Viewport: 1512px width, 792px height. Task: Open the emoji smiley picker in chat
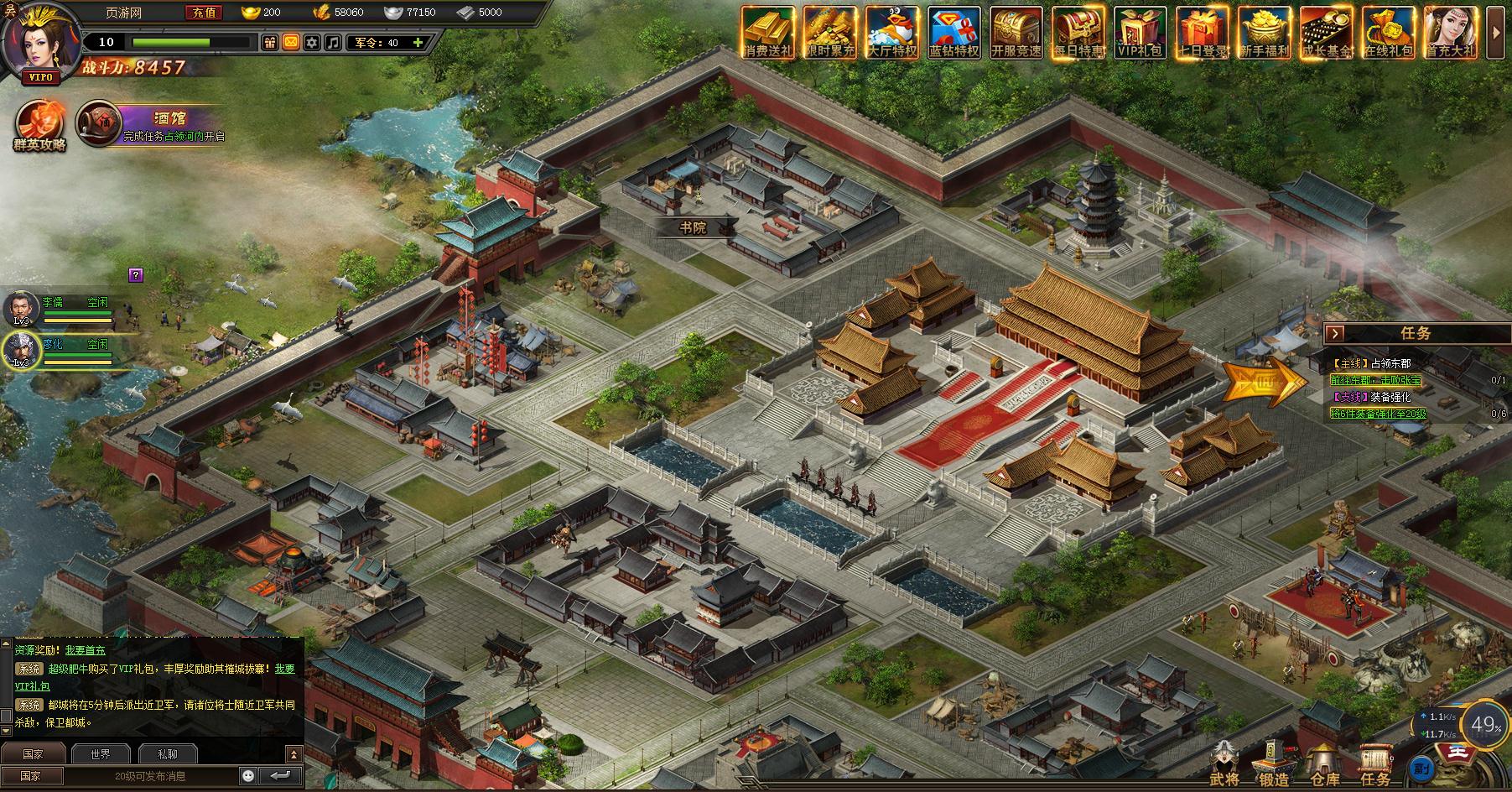point(248,775)
